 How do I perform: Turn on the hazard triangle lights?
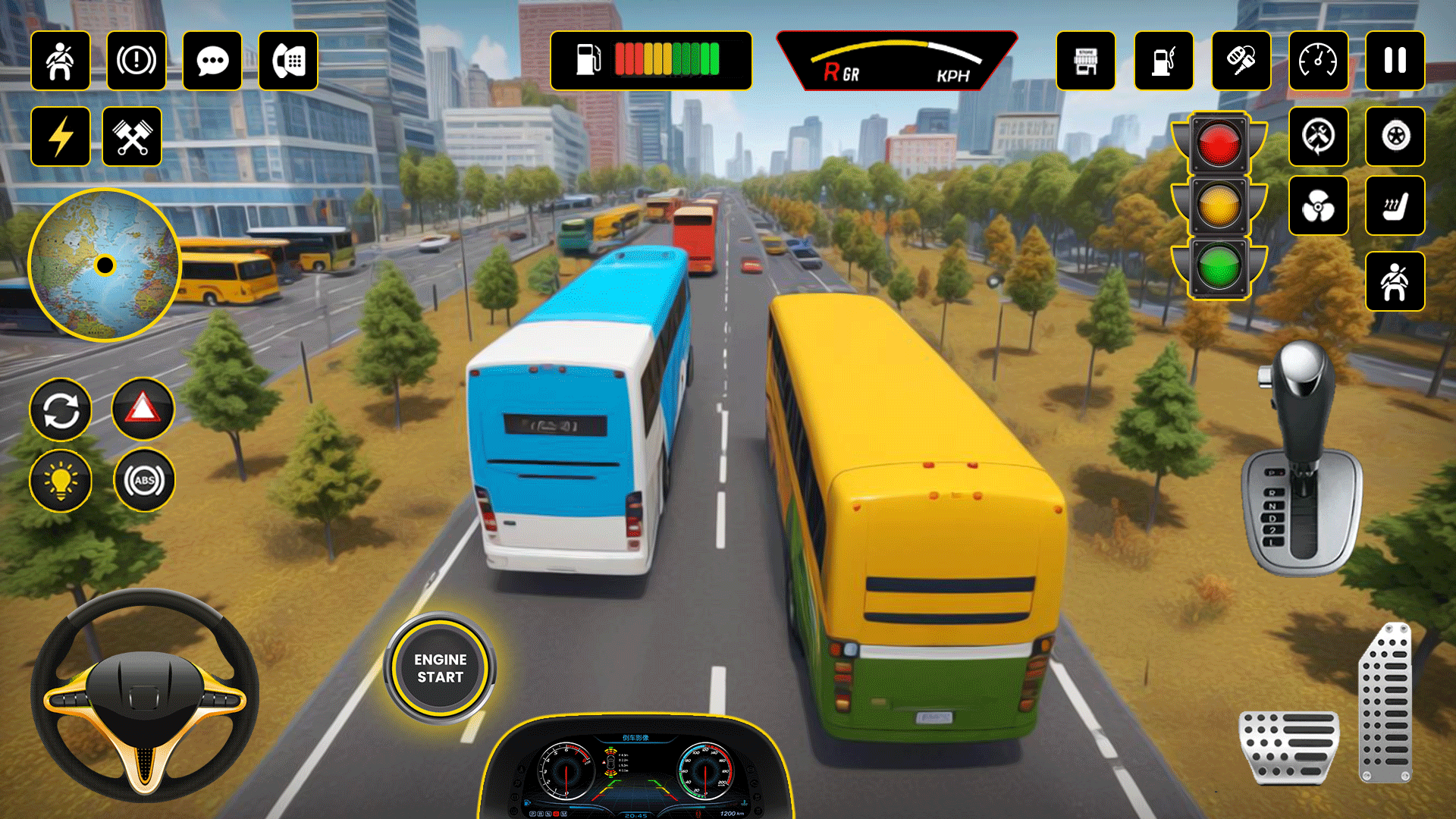143,409
